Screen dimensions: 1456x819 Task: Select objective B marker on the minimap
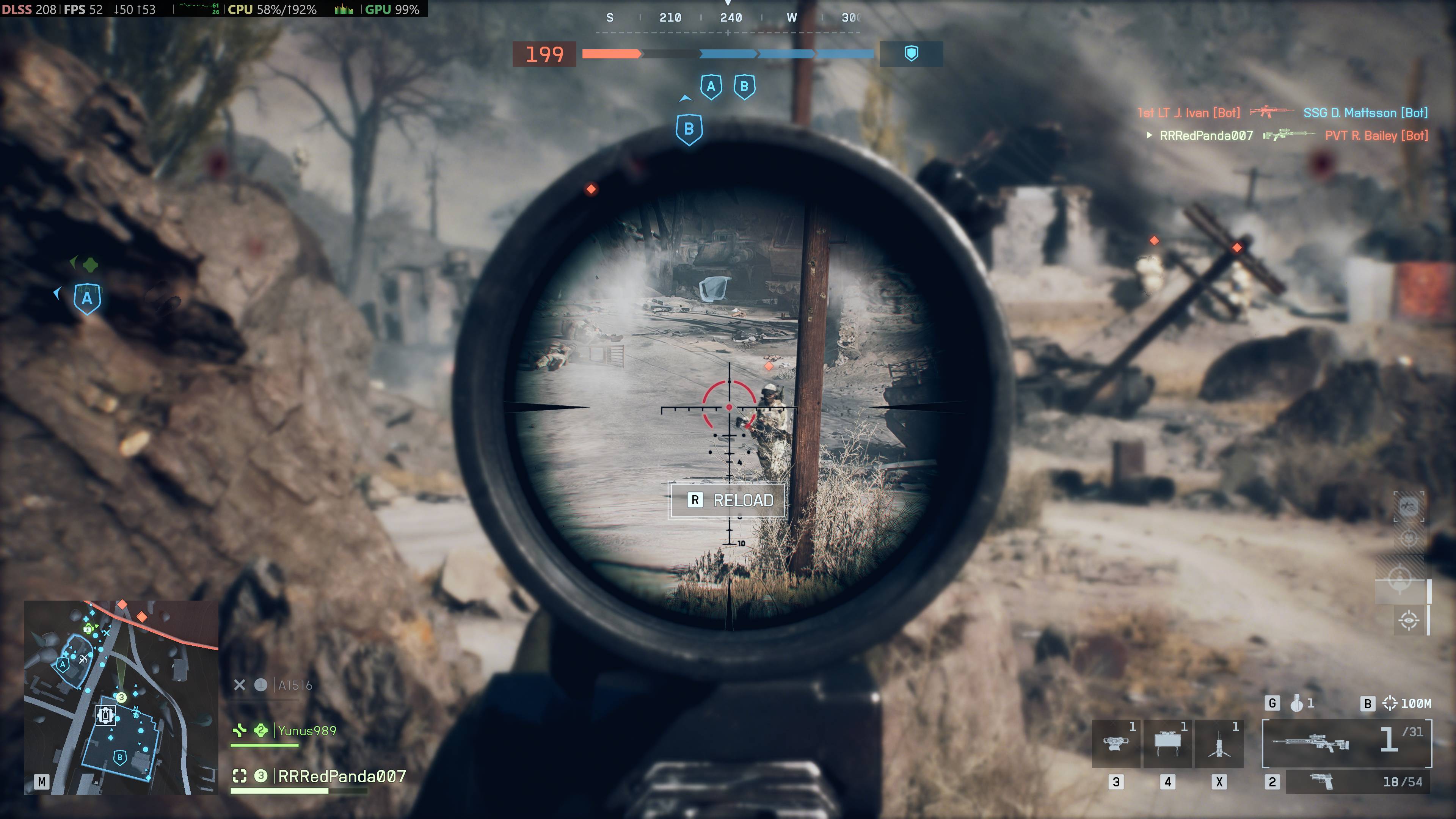[119, 758]
